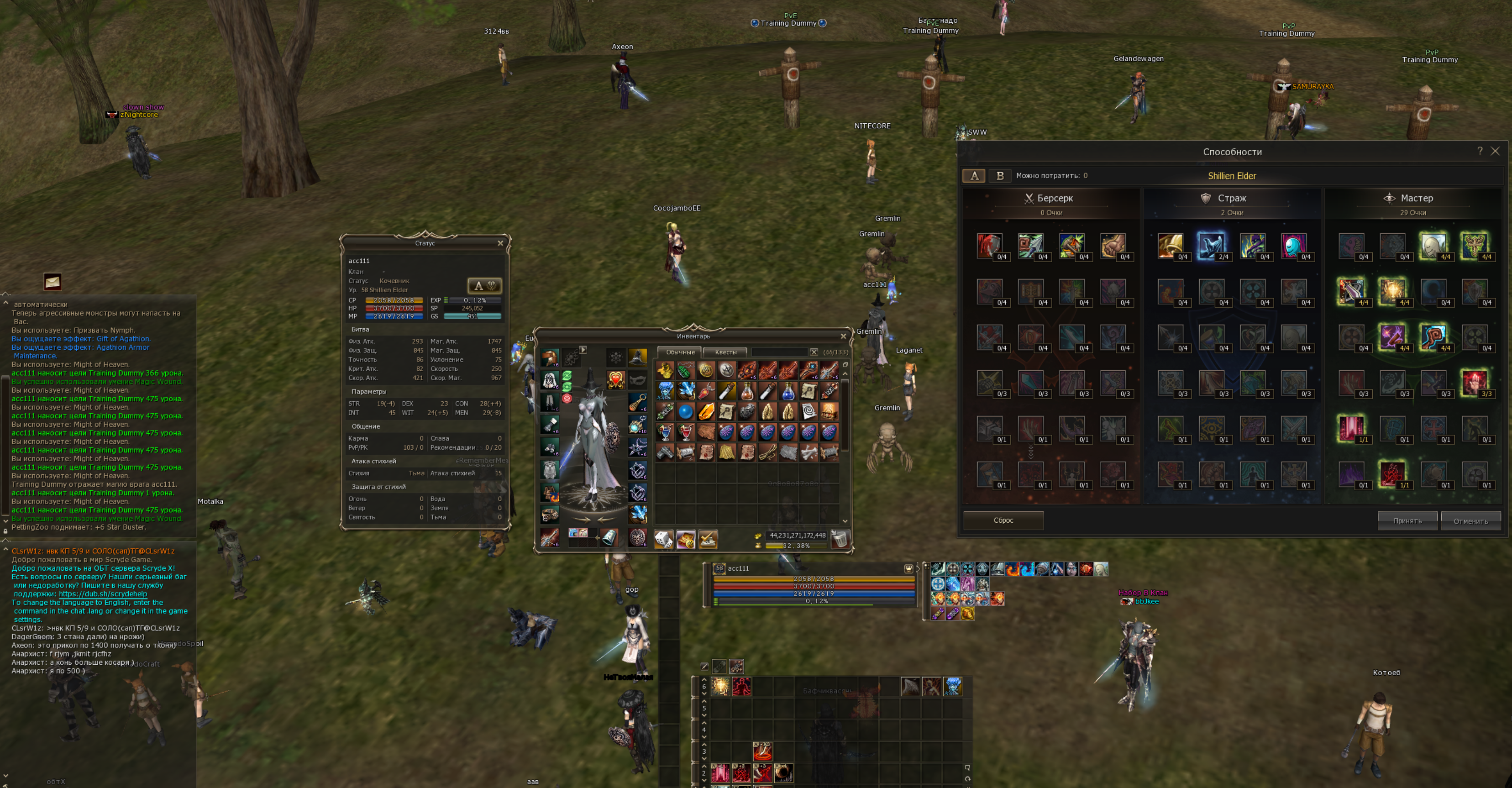Screen dimensions: 1512x788
Task: Select the red hand Мастер skill 3/3
Action: click(1474, 383)
